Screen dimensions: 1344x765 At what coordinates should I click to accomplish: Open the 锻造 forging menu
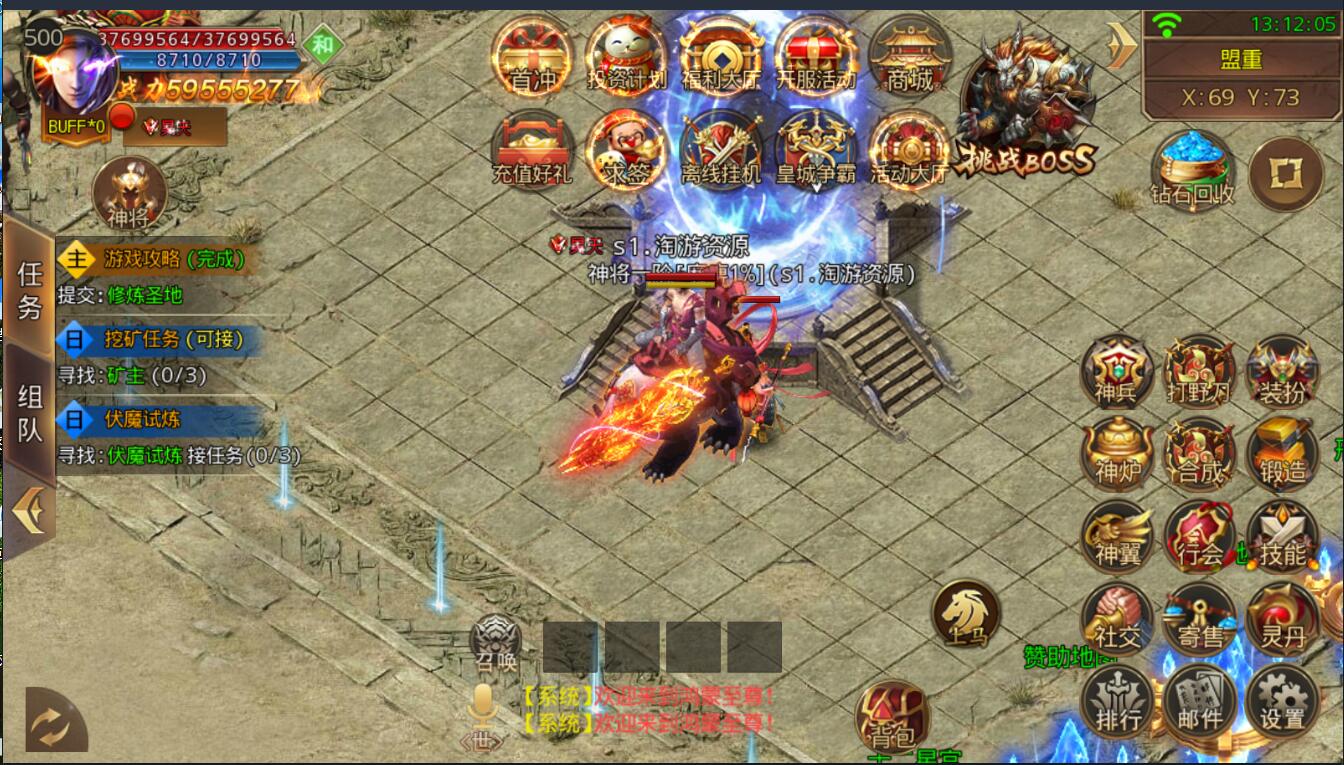(x=1283, y=453)
